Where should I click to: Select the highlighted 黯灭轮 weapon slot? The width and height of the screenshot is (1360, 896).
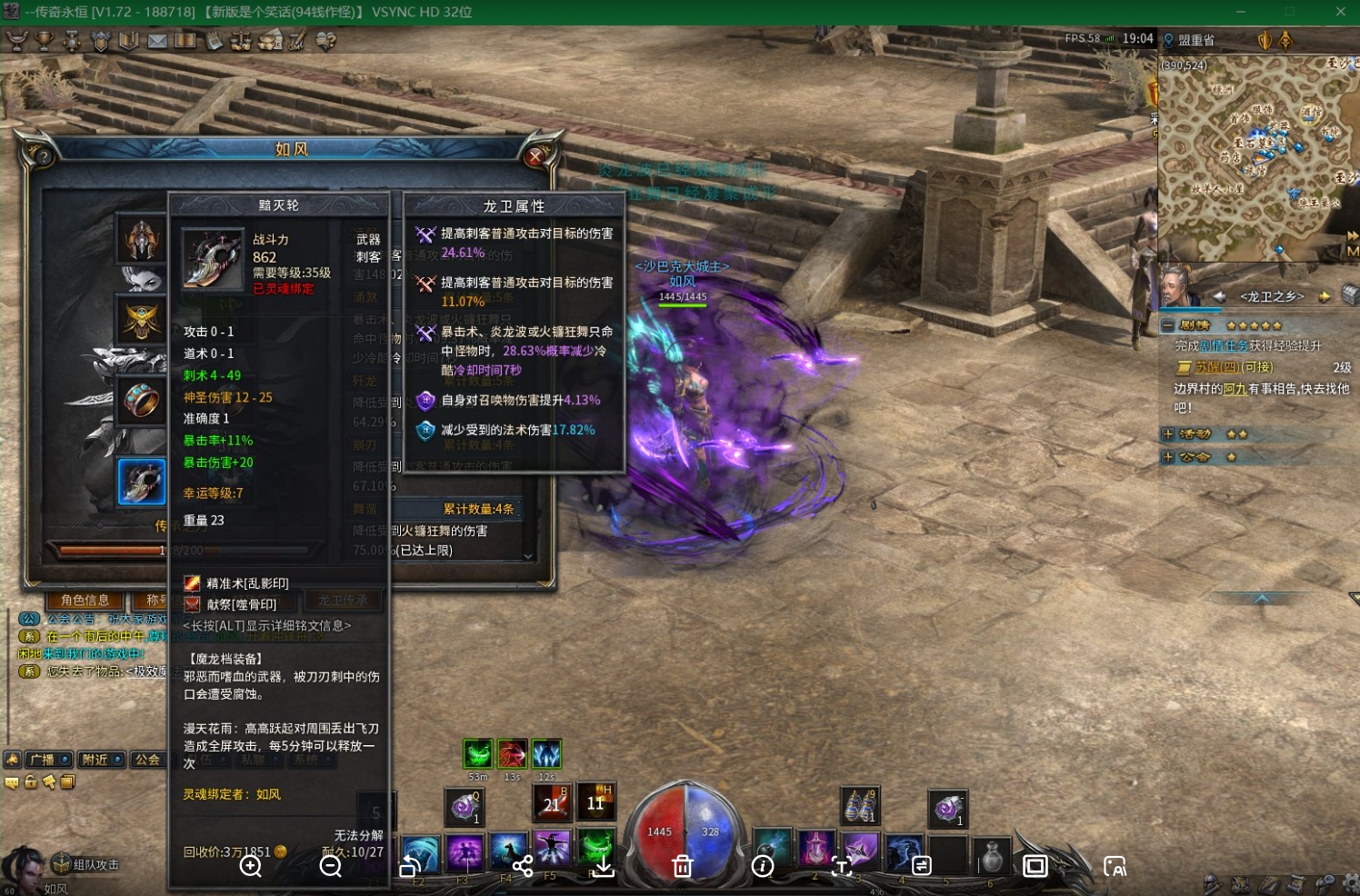[141, 482]
